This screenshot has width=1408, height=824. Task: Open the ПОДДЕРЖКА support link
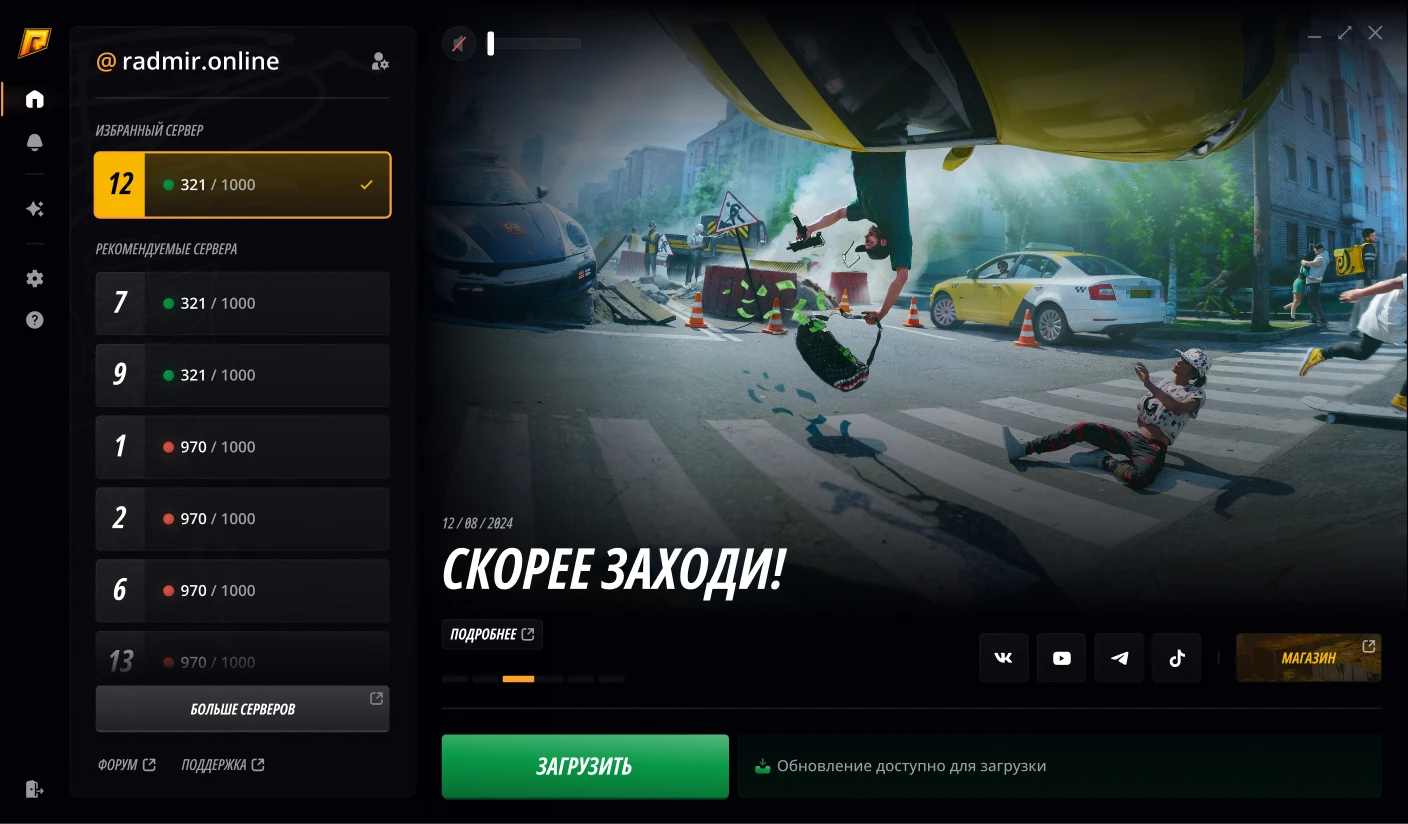click(222, 765)
